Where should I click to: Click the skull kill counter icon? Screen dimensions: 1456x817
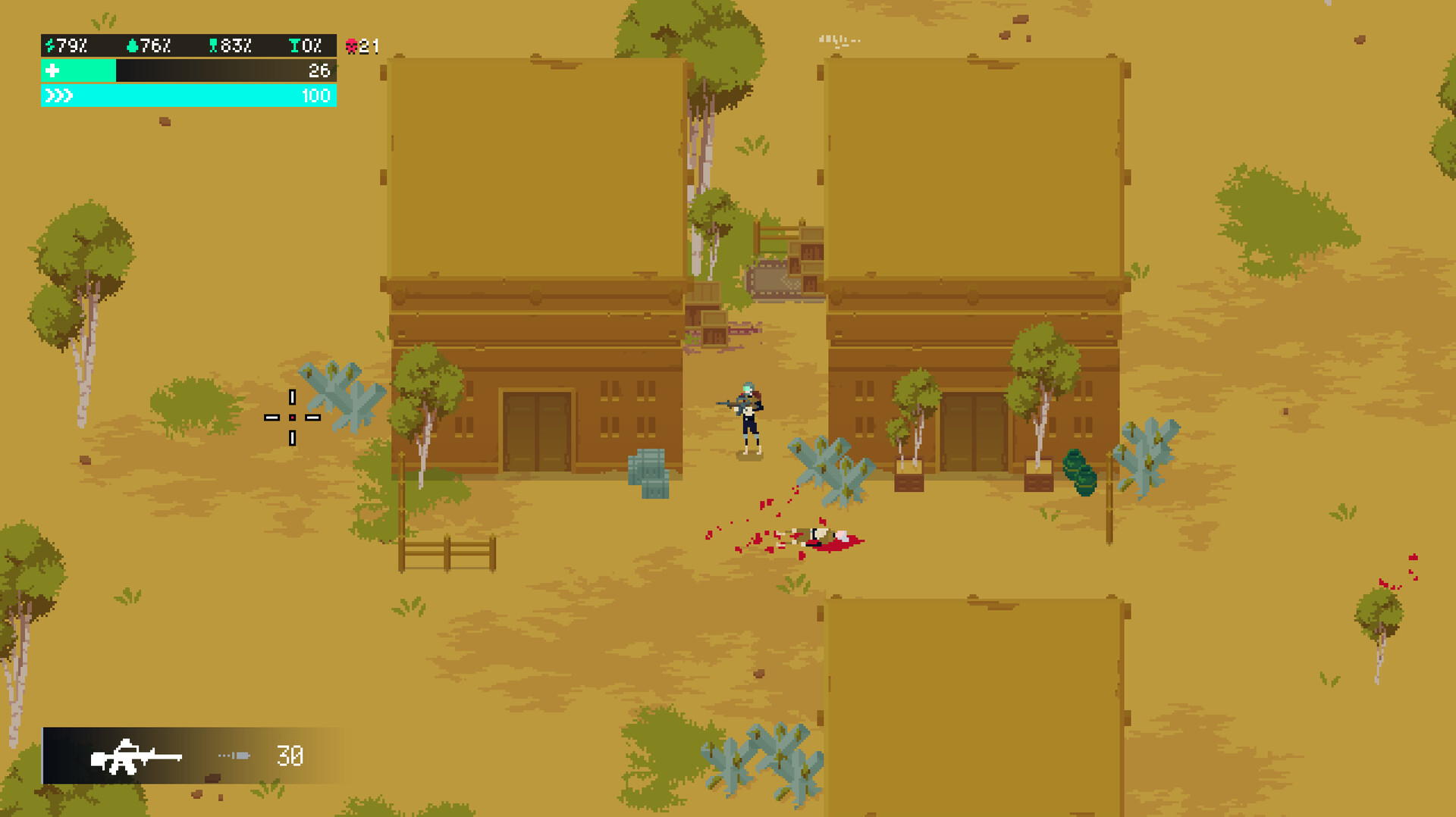(353, 45)
